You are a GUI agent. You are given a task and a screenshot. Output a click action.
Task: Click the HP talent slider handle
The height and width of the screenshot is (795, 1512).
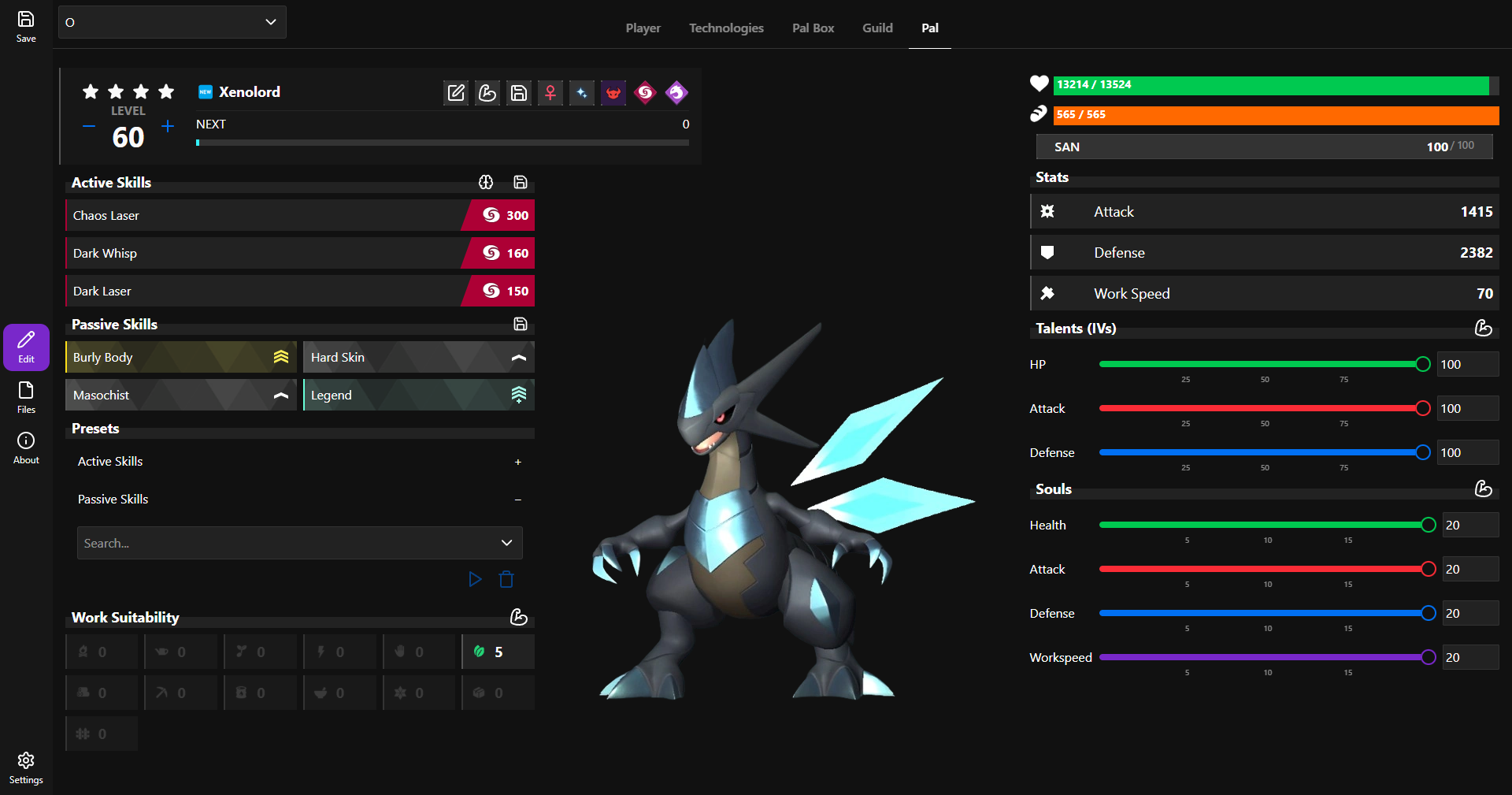pos(1422,364)
